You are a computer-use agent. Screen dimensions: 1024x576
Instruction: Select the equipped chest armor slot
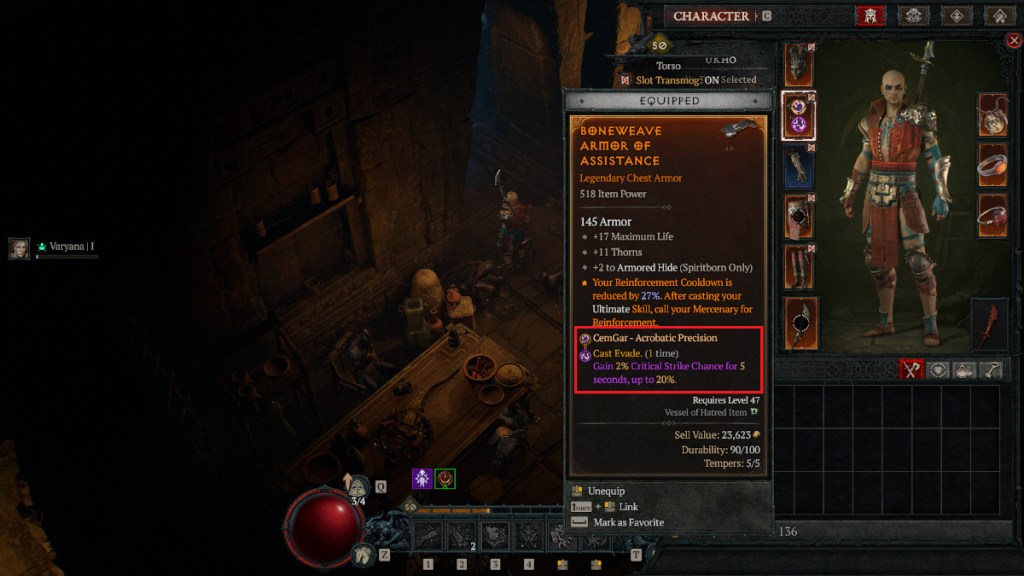(x=797, y=113)
